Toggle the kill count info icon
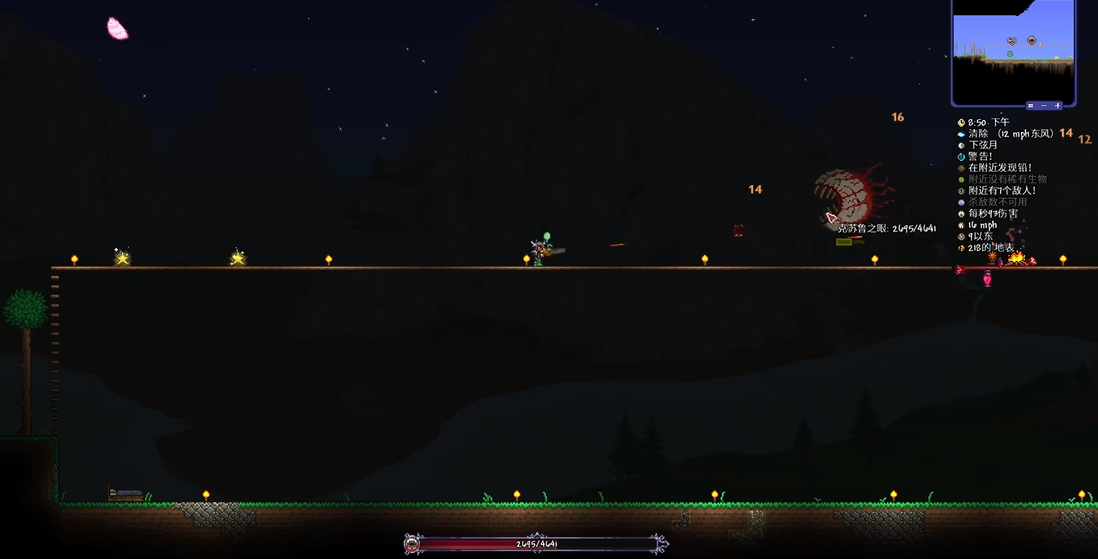The width and height of the screenshot is (1098, 559). 962,202
